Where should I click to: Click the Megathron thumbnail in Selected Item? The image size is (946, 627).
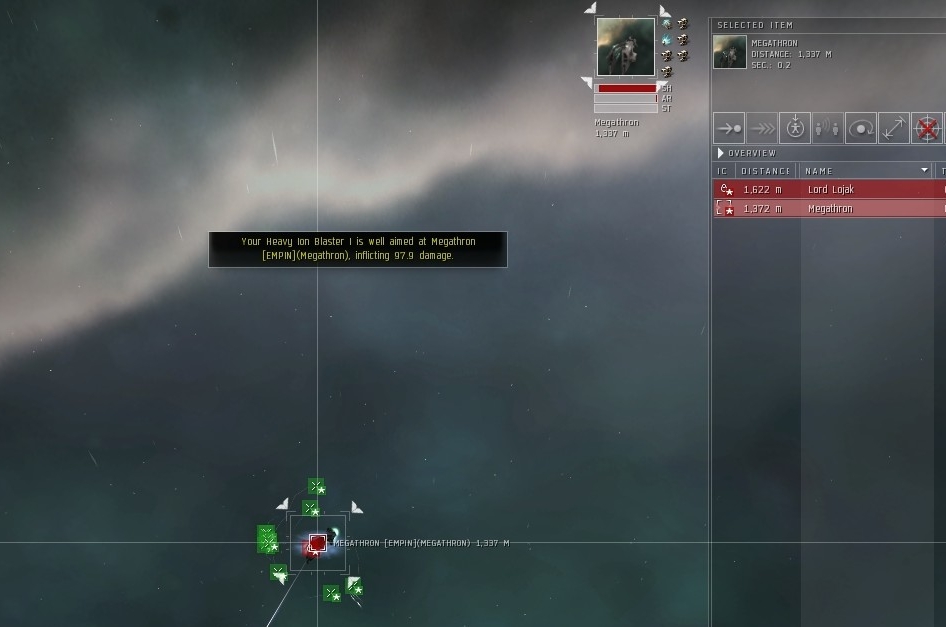(730, 52)
